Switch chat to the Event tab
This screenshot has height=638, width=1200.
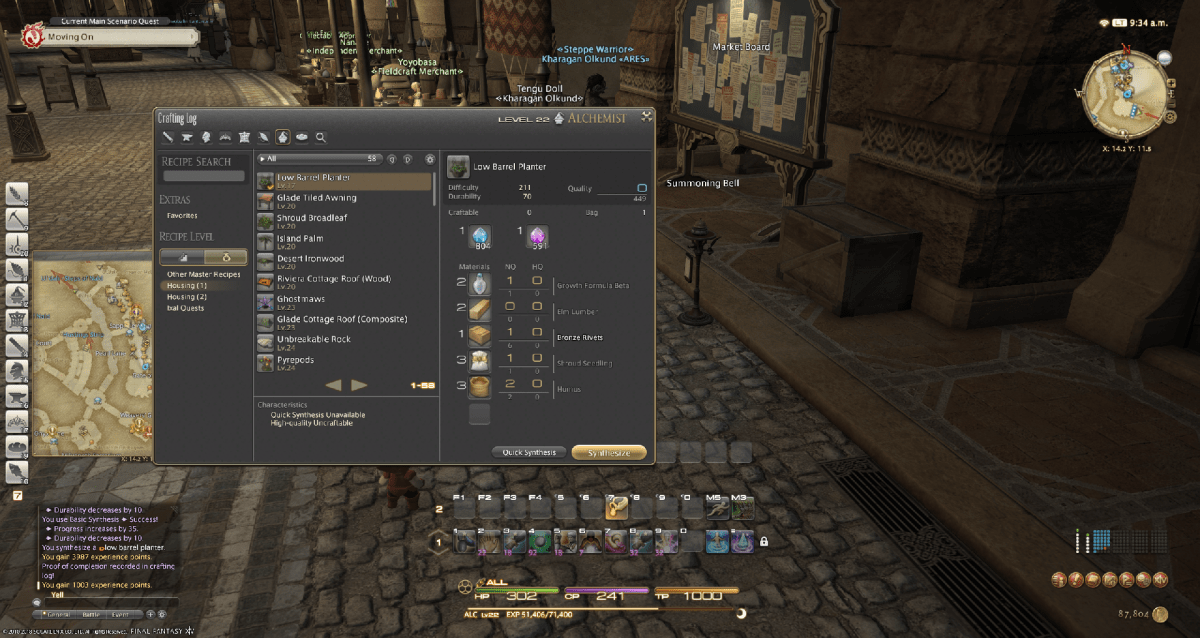point(121,614)
